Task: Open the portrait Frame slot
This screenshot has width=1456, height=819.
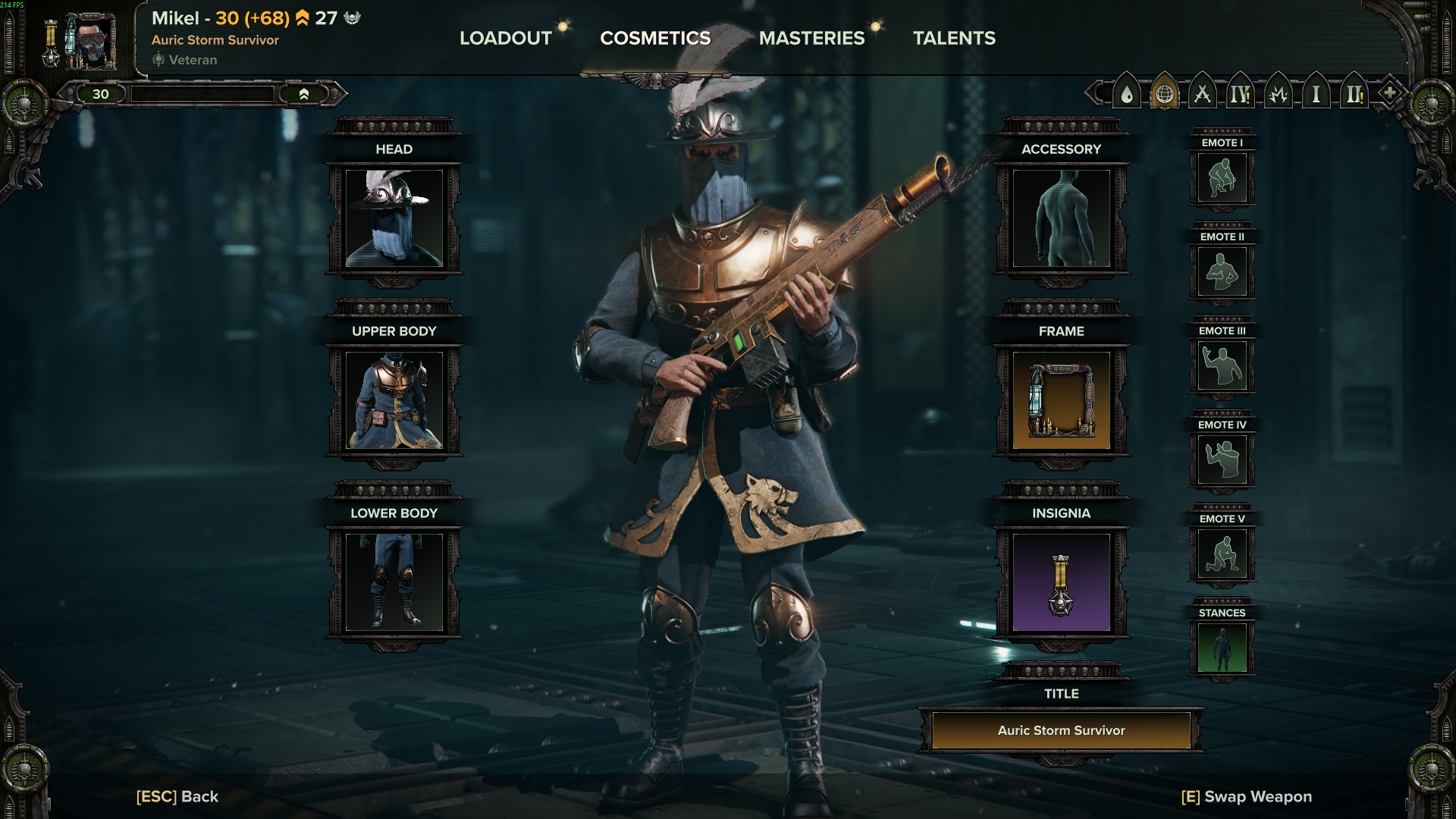Action: pyautogui.click(x=1061, y=400)
